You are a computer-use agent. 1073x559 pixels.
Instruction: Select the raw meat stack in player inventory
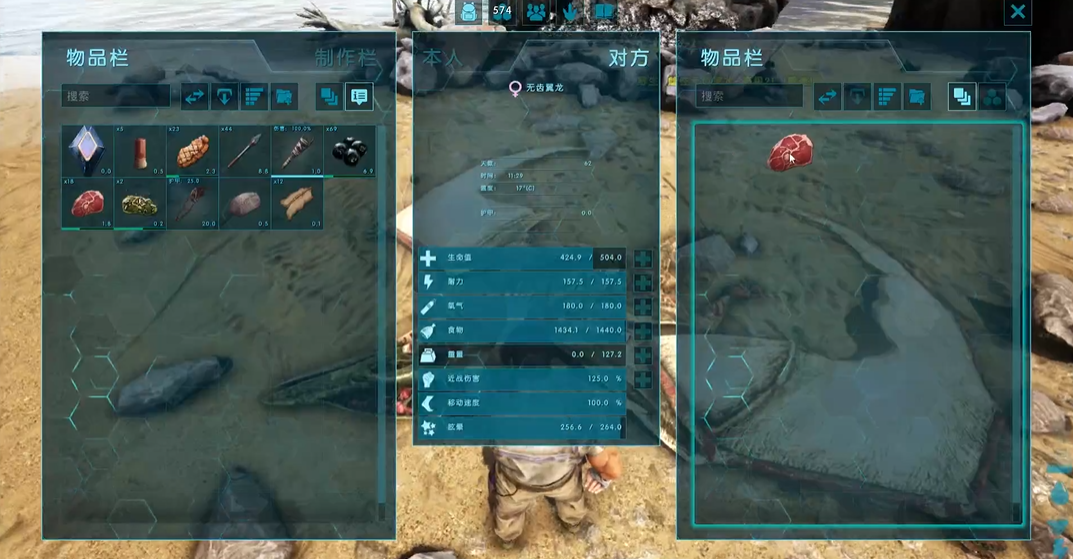click(x=87, y=204)
